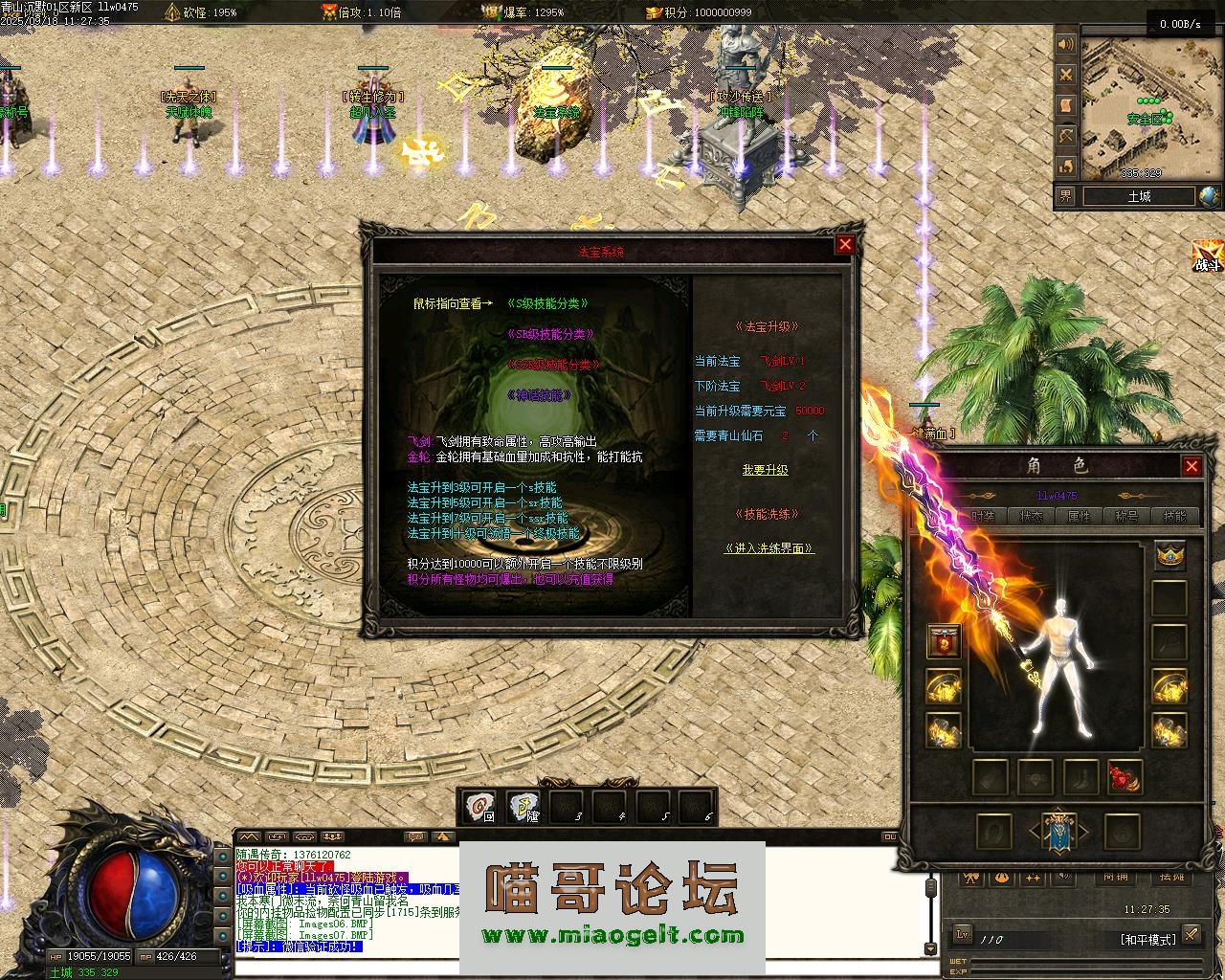This screenshot has width=1225, height=980.
Task: Open the world map globe button
Action: 1210,196
